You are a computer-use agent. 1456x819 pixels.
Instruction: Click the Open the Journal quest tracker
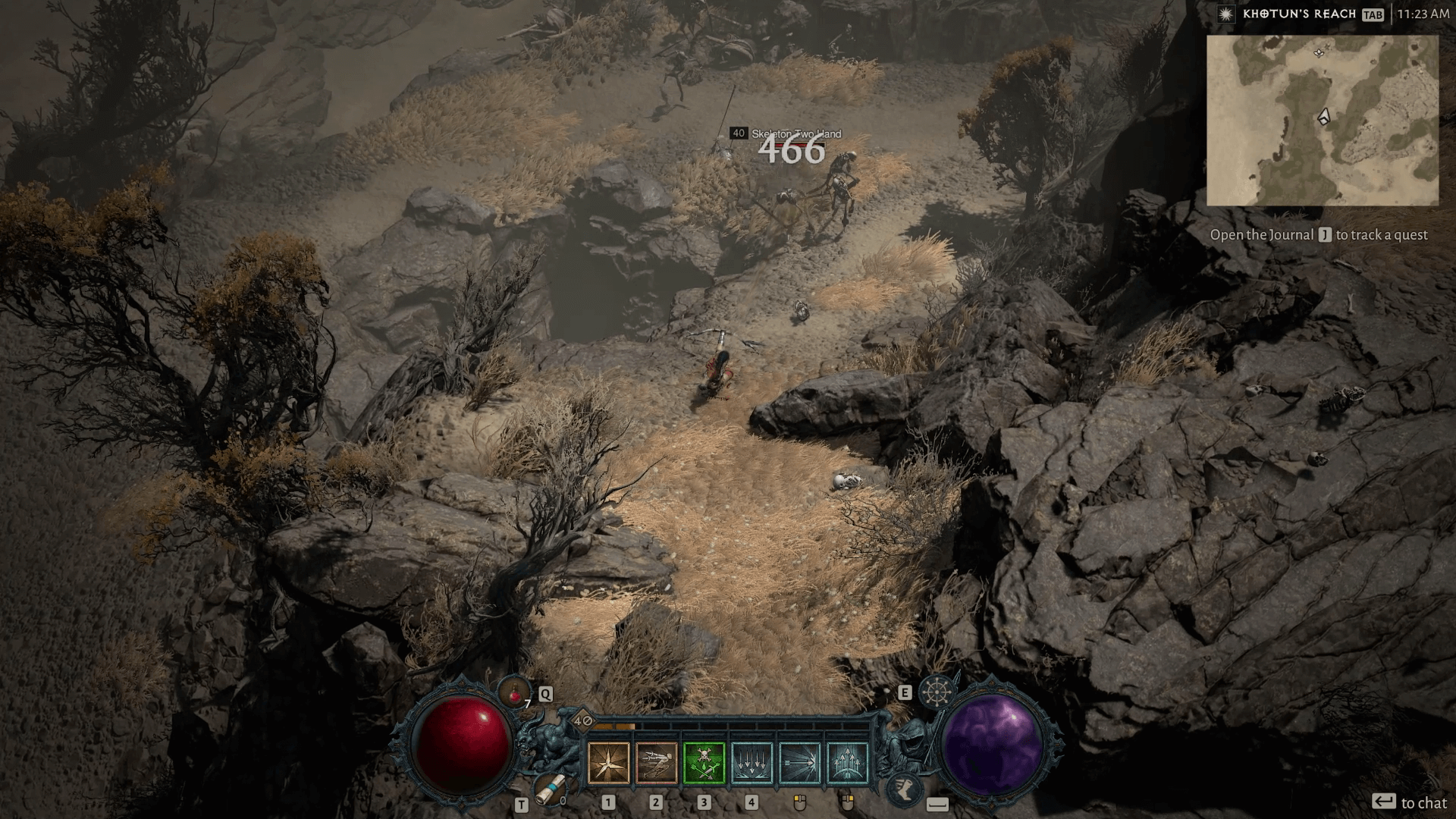click(x=1318, y=235)
